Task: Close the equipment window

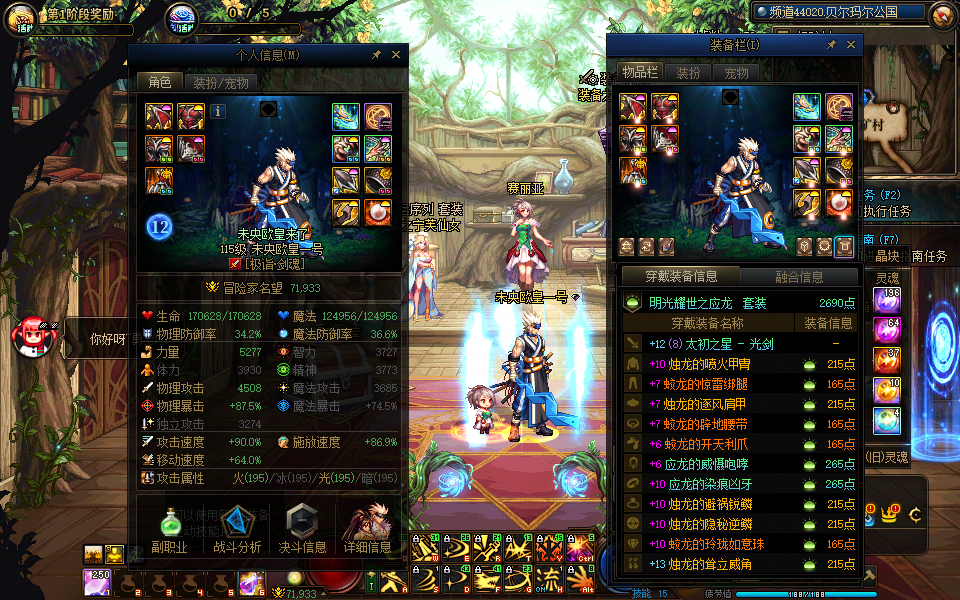Action: [850, 45]
